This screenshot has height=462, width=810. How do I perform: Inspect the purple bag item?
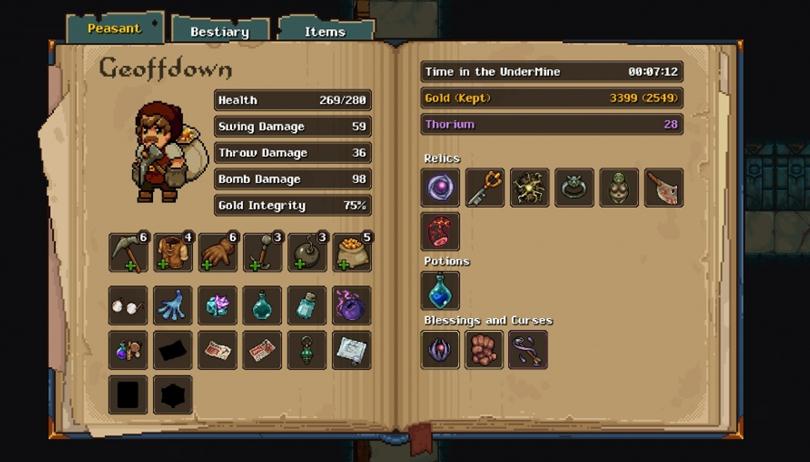pos(352,305)
